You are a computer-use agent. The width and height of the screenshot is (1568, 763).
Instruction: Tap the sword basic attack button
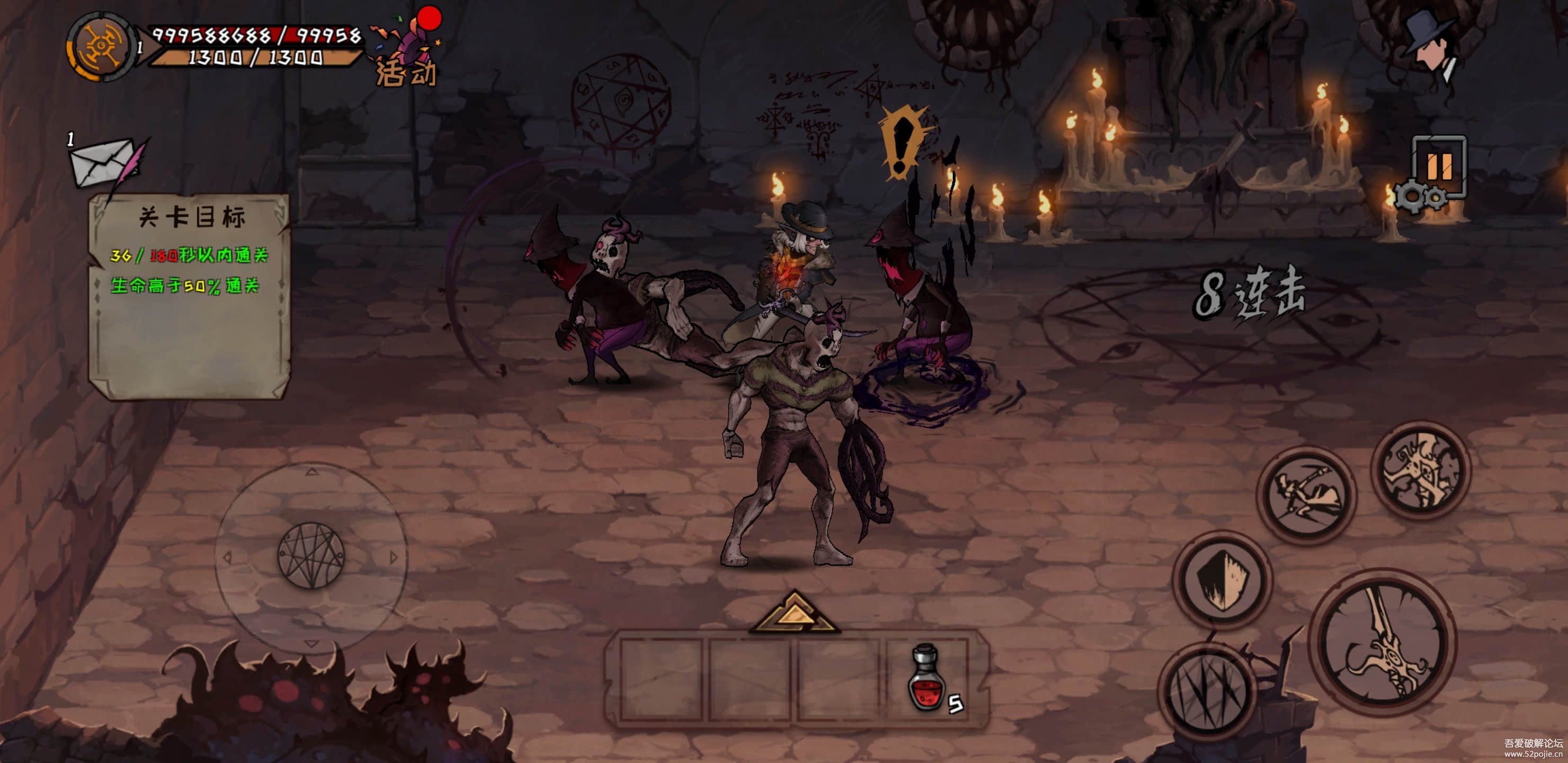(x=1383, y=642)
